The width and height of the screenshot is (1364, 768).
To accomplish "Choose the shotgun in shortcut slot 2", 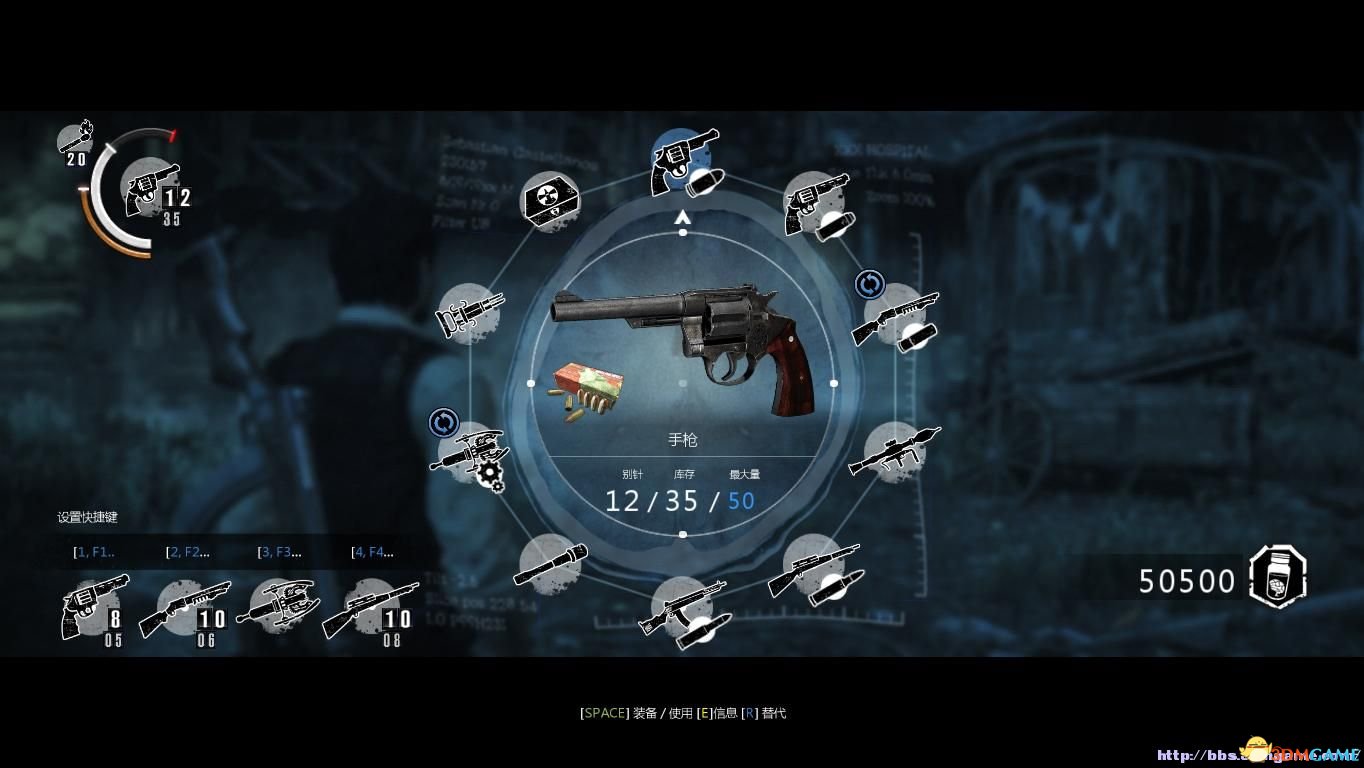I will pyautogui.click(x=185, y=607).
